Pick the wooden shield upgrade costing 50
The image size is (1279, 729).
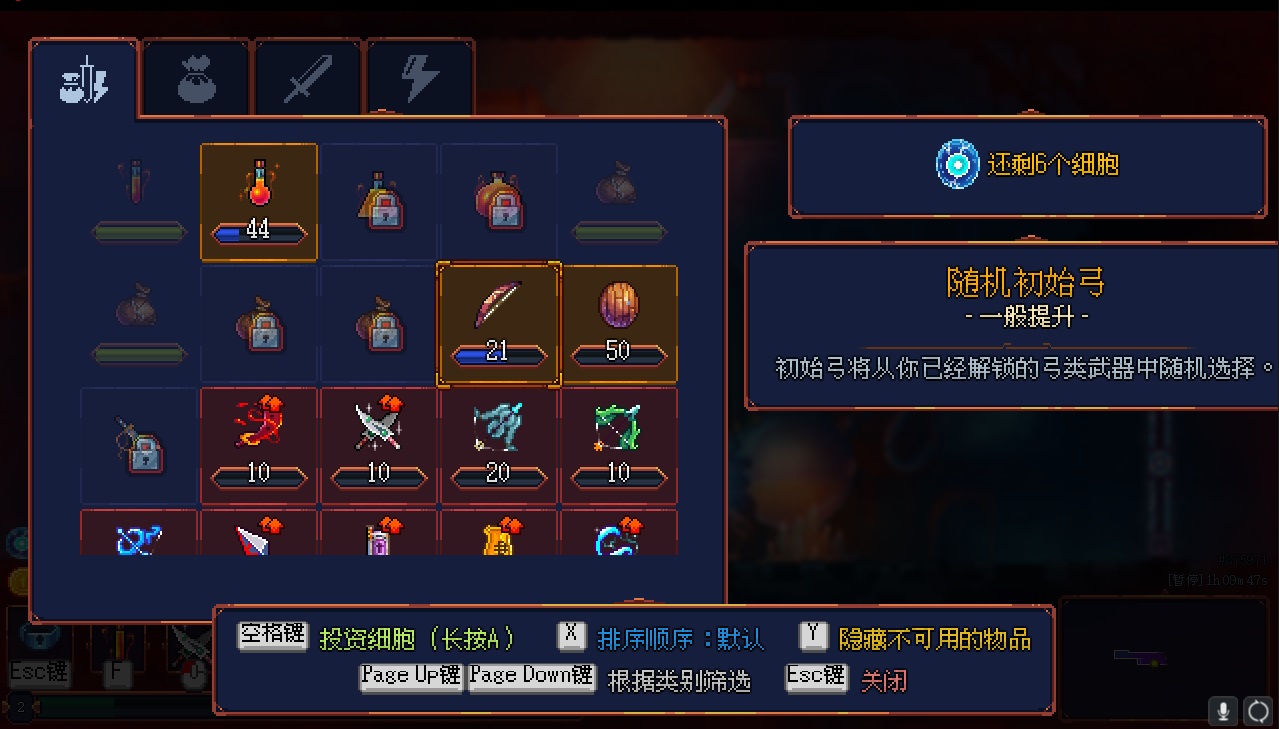[x=619, y=324]
